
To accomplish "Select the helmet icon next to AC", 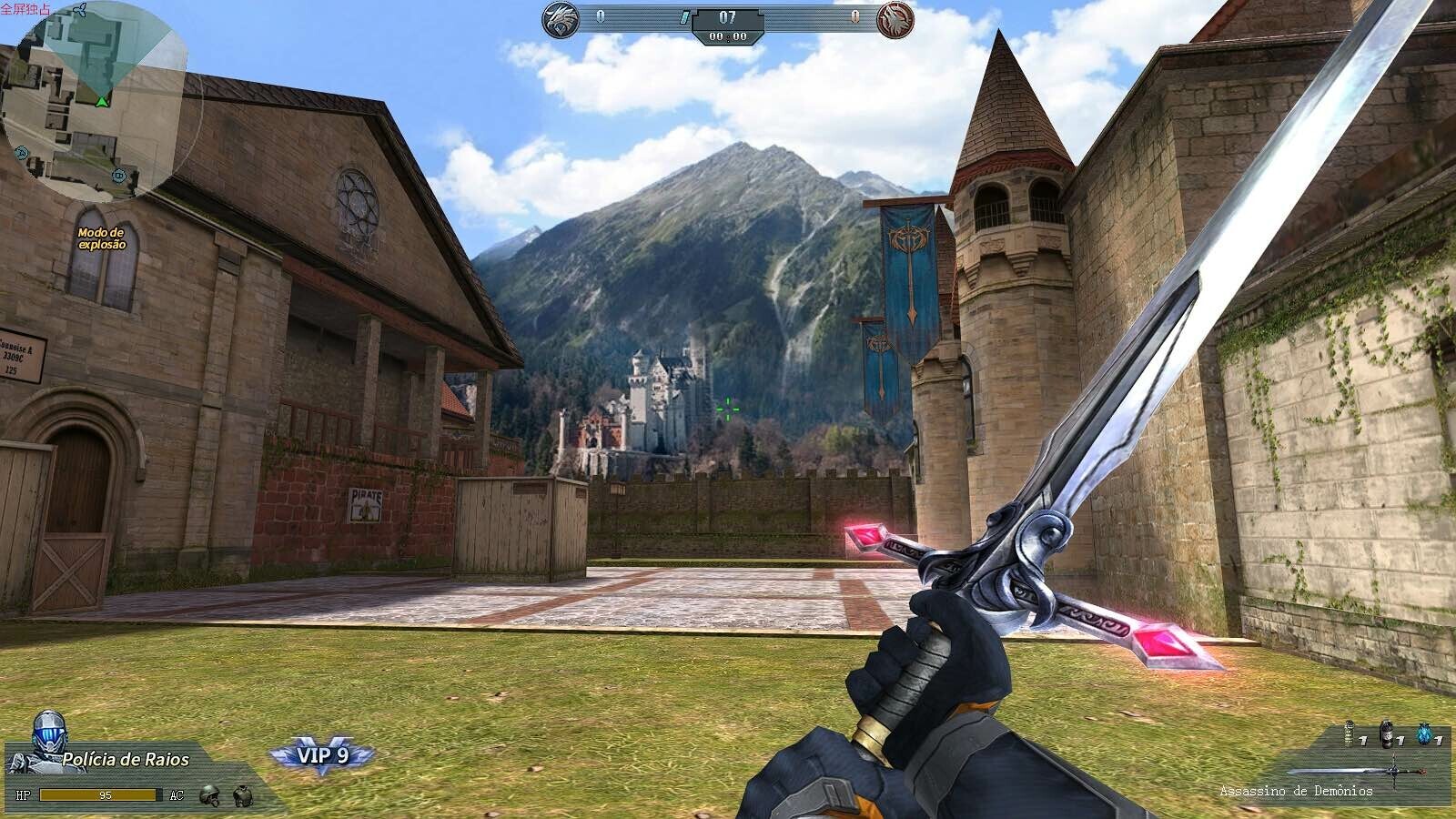I will [209, 796].
